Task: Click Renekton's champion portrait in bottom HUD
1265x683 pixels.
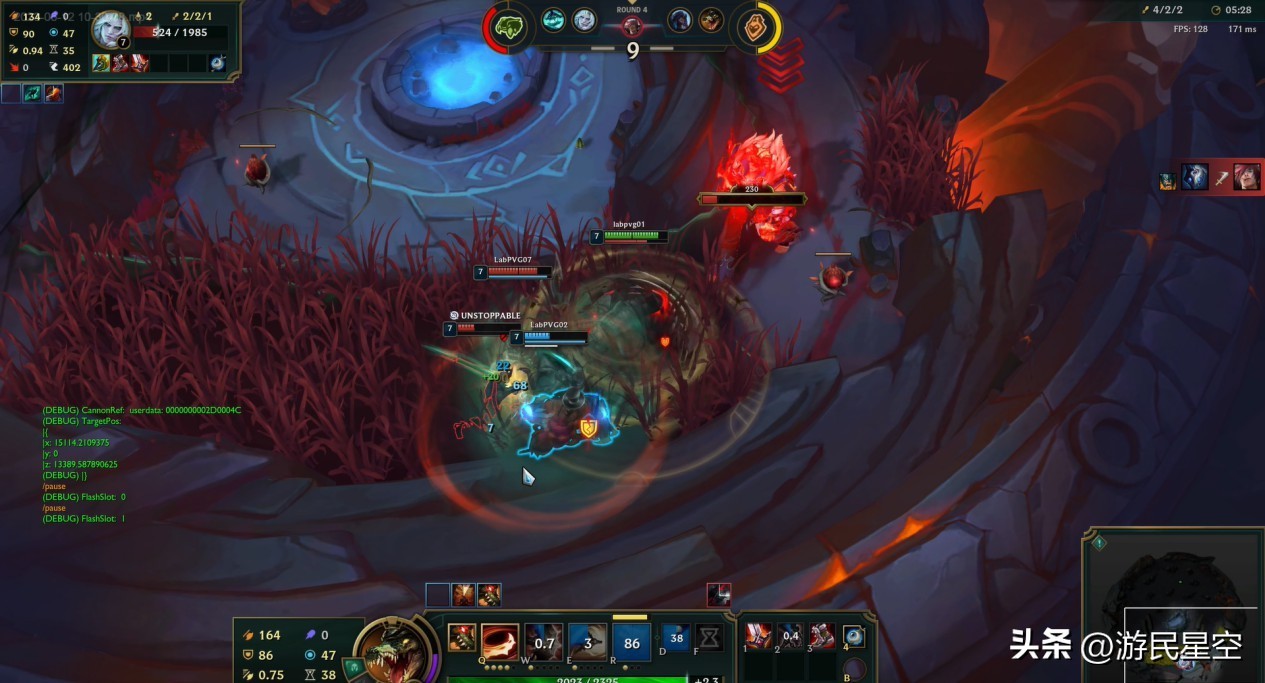Action: click(x=391, y=655)
